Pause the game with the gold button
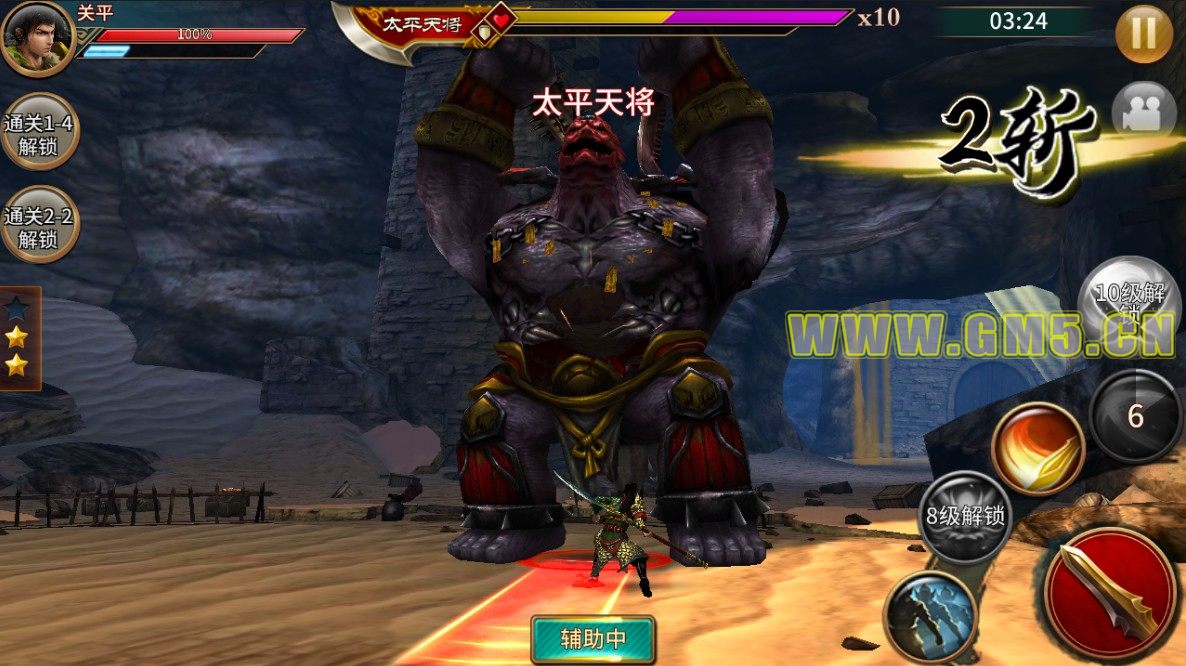Image resolution: width=1186 pixels, height=666 pixels. point(1144,33)
